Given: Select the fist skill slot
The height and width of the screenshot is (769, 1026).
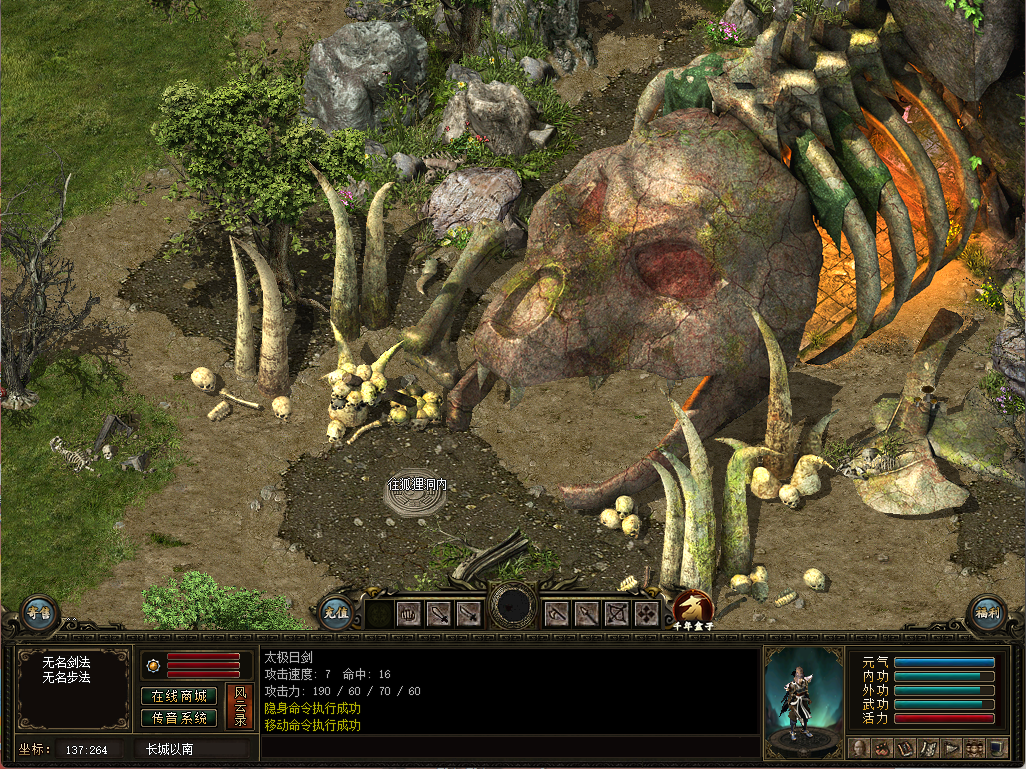Looking at the screenshot, I should 410,613.
